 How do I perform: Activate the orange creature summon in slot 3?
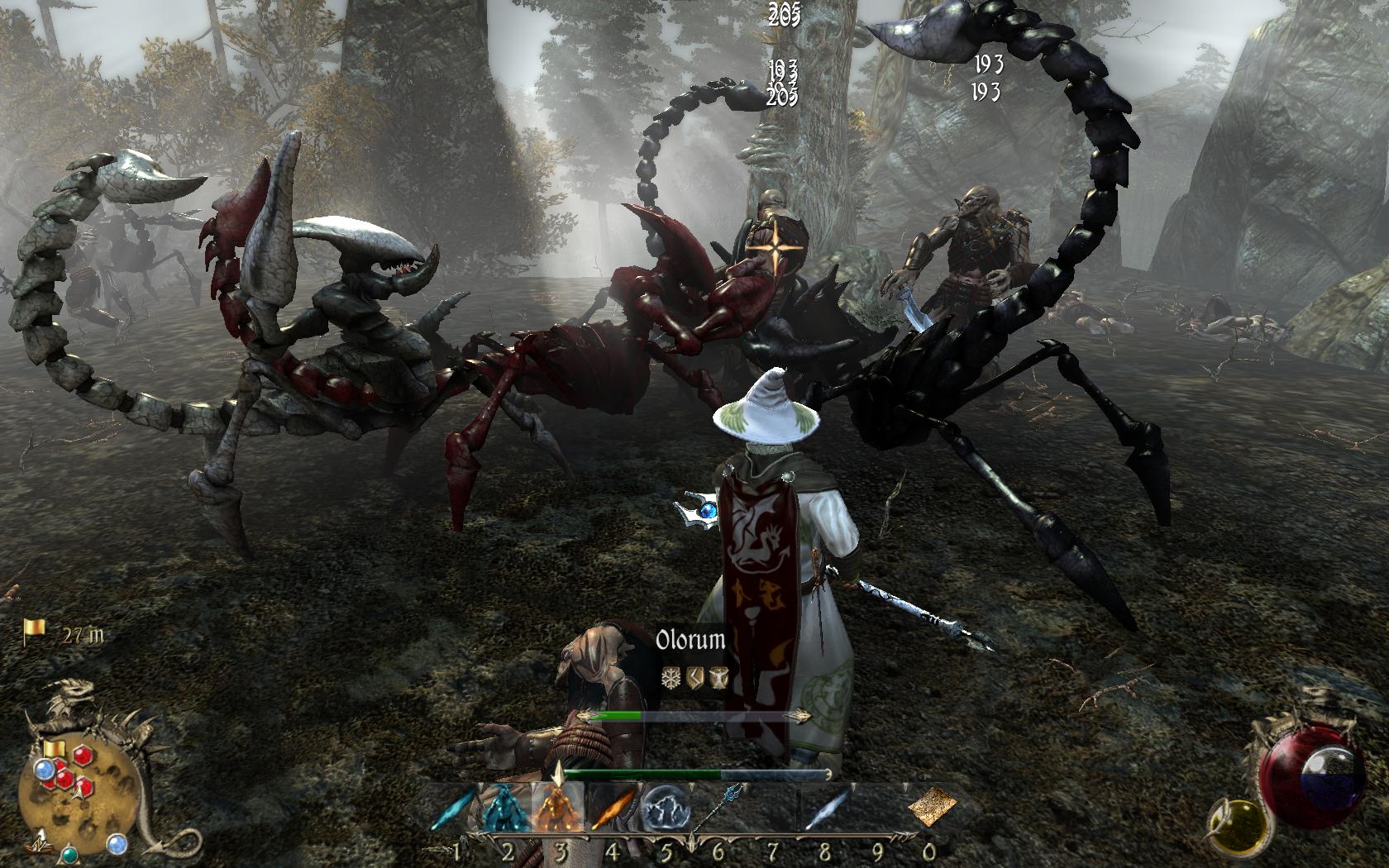tap(558, 808)
